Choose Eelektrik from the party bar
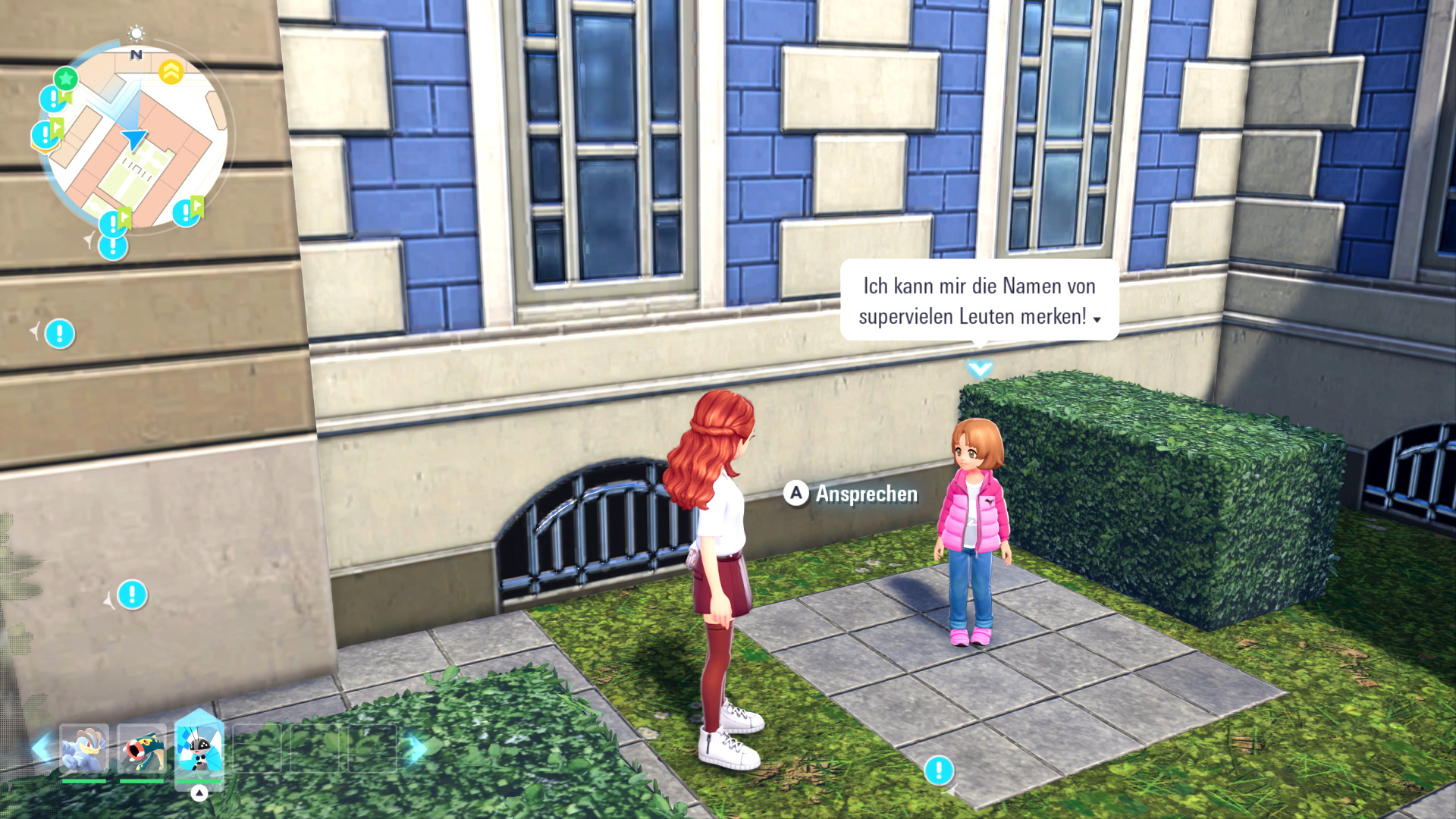 [x=142, y=749]
